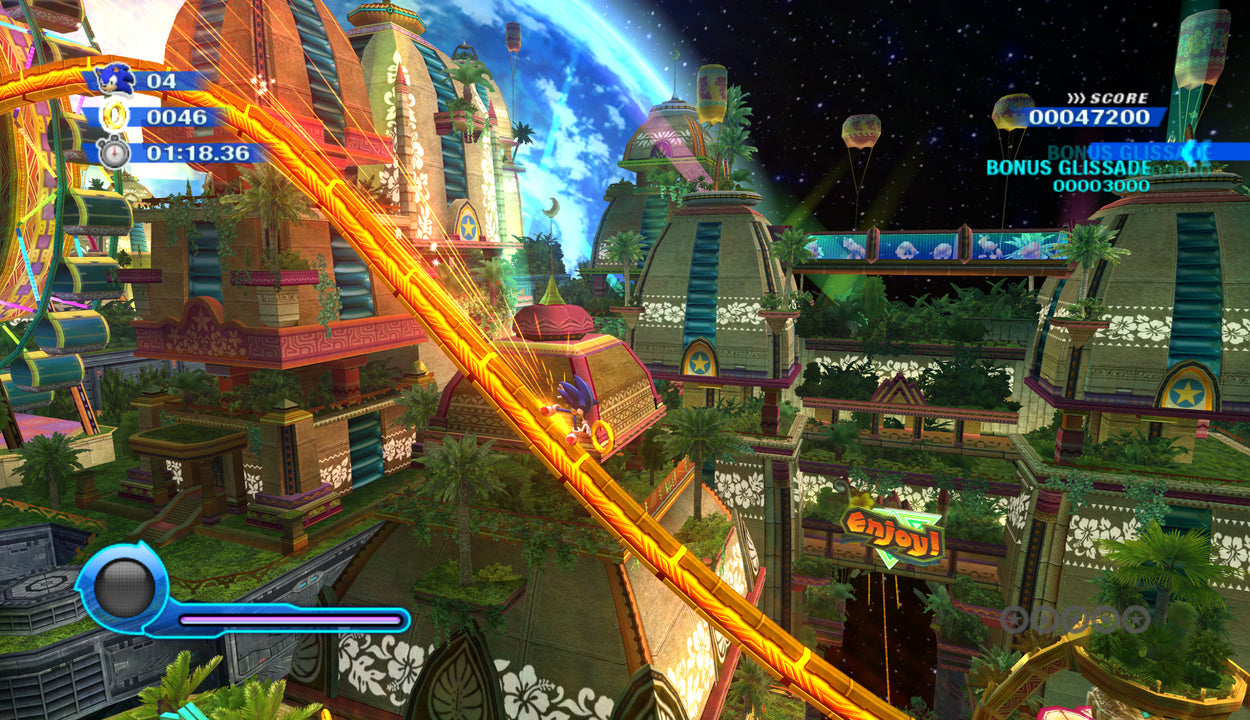The width and height of the screenshot is (1250, 720).
Task: Select the gold ring counter icon
Action: click(x=113, y=117)
